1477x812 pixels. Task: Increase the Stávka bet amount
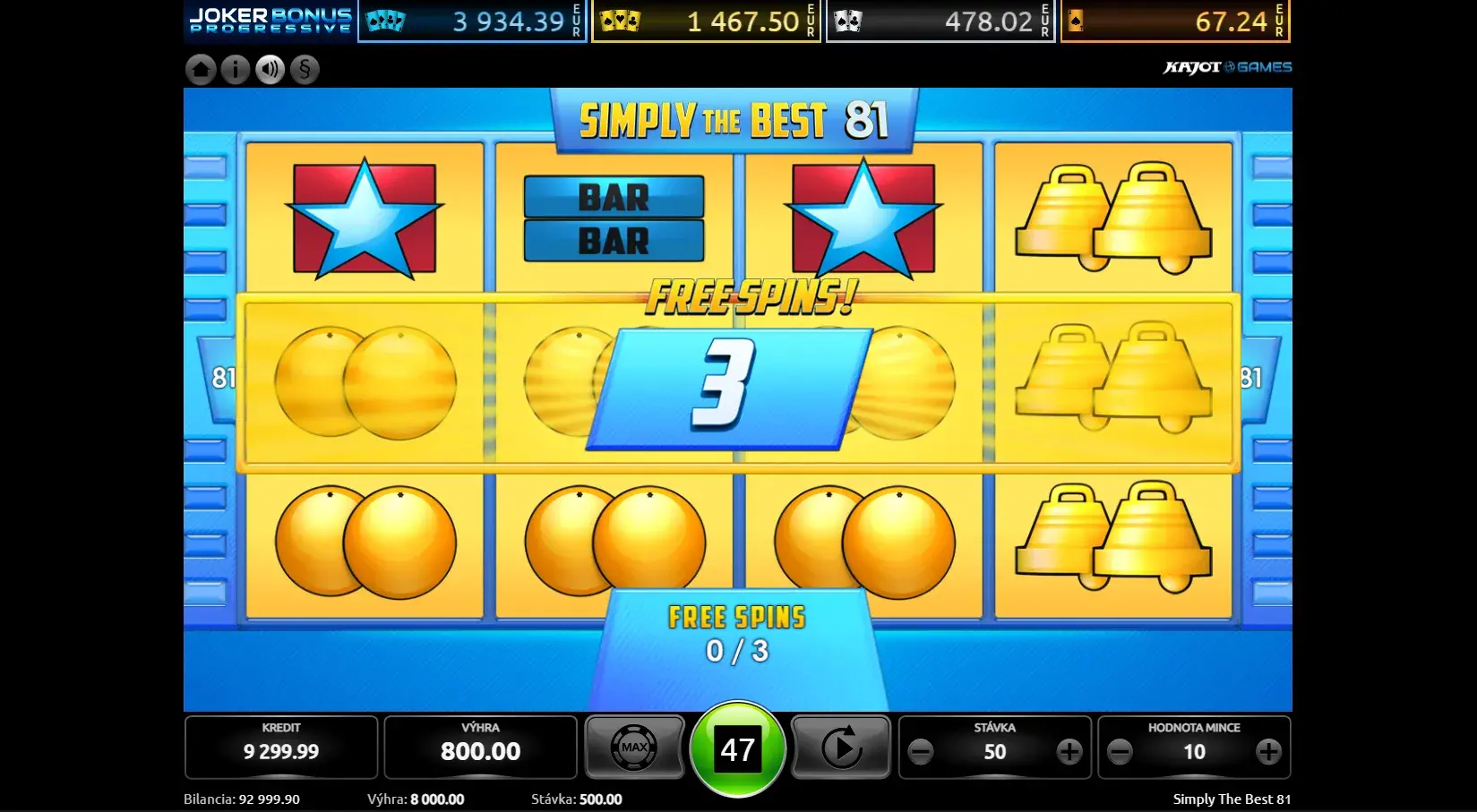(1069, 752)
